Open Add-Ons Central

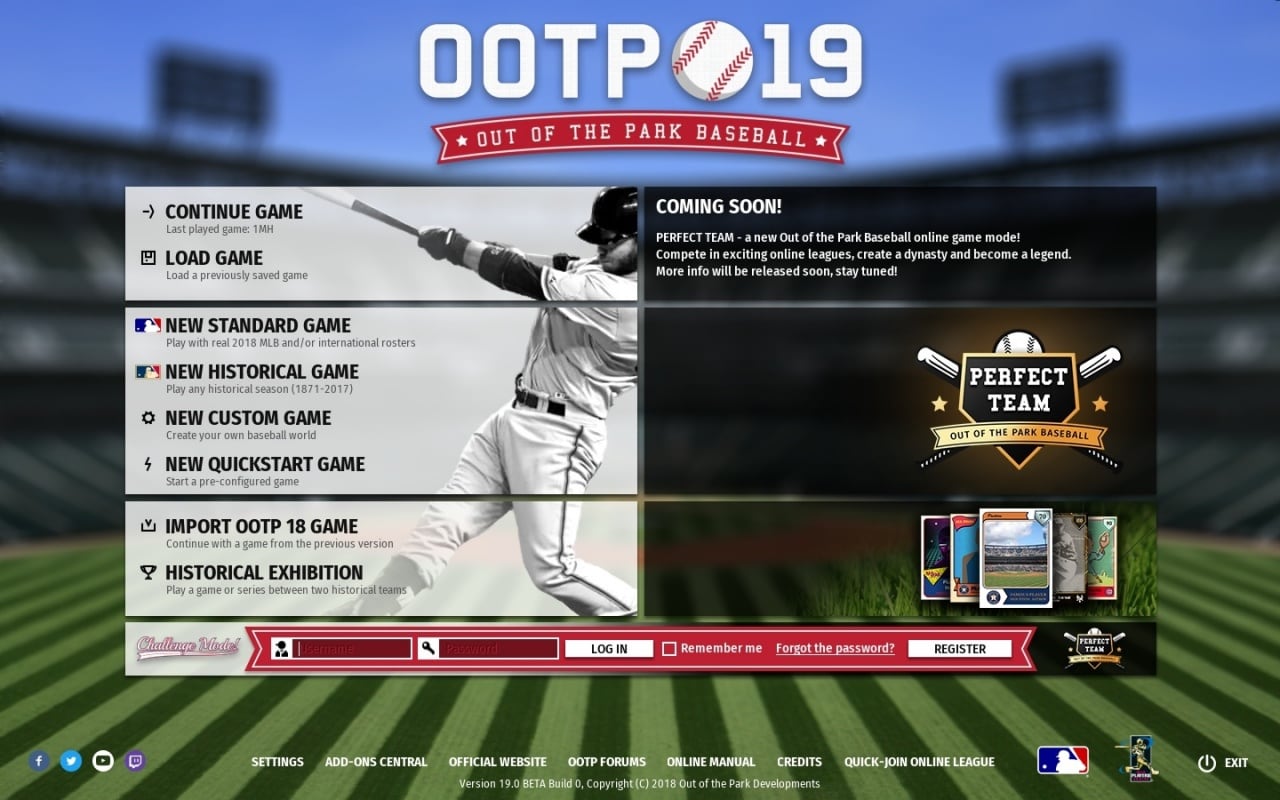coord(376,761)
